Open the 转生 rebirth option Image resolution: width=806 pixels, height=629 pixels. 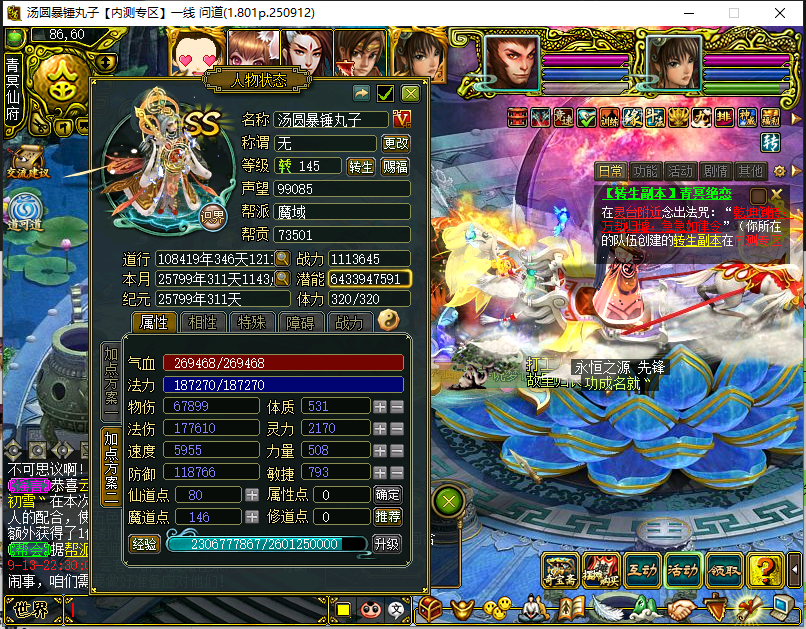pos(360,166)
